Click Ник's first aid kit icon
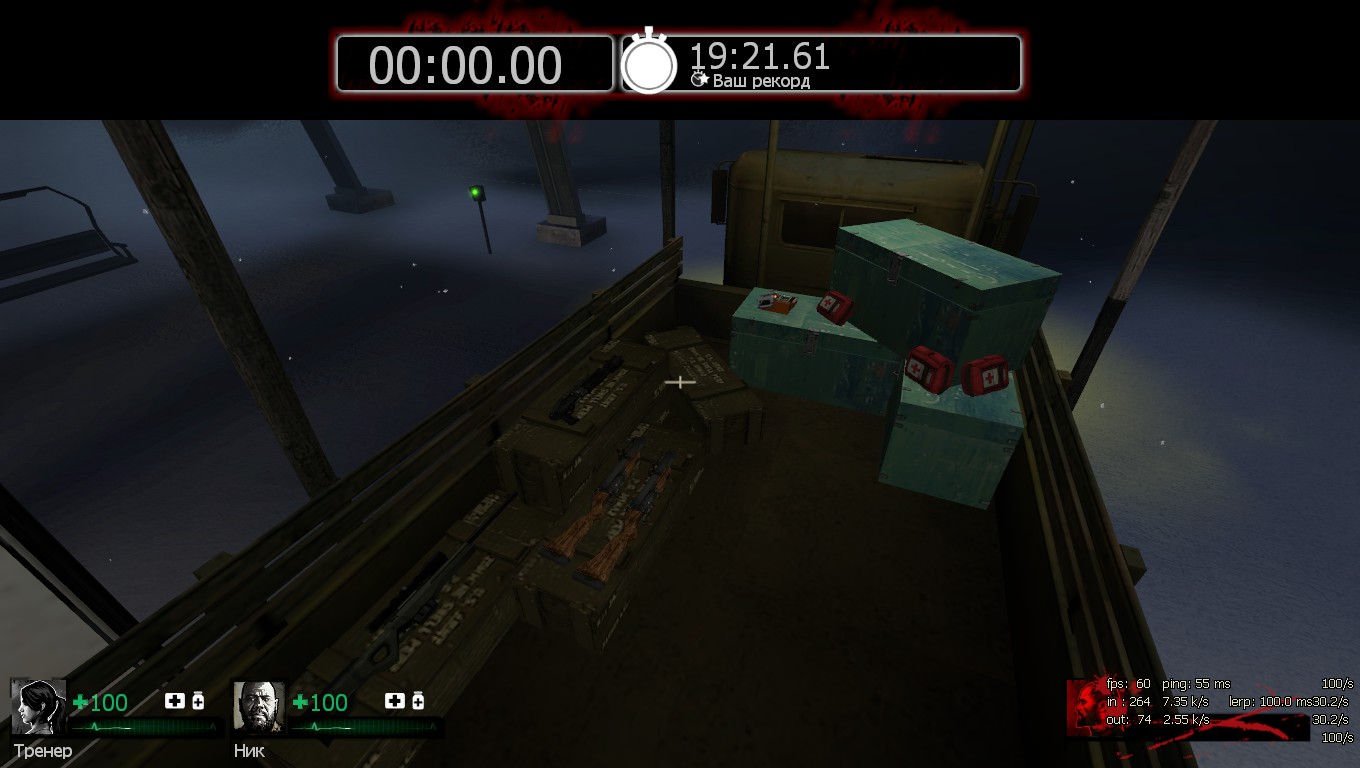The width and height of the screenshot is (1360, 768). pyautogui.click(x=394, y=701)
